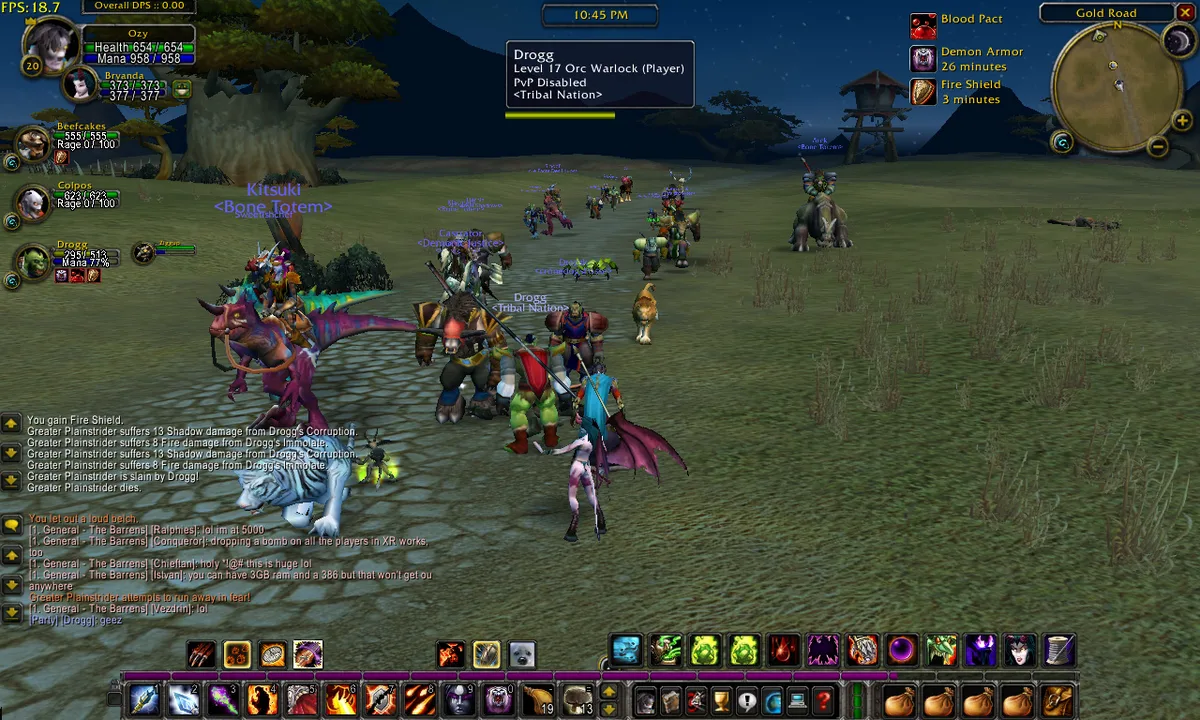
Task: Cast the flame spell in slot 6
Action: 341,699
